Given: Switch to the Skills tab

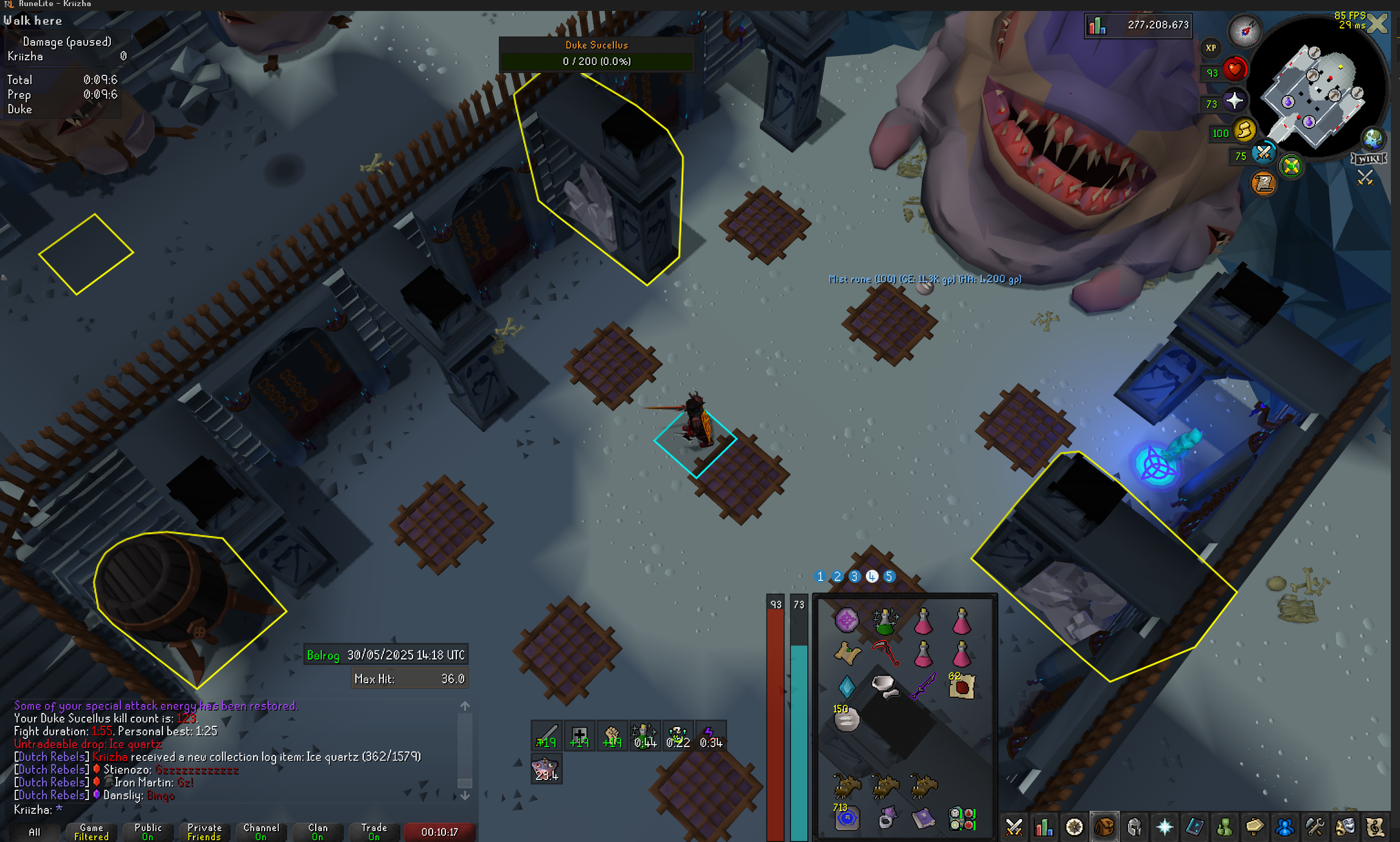Looking at the screenshot, I should pos(1044,827).
